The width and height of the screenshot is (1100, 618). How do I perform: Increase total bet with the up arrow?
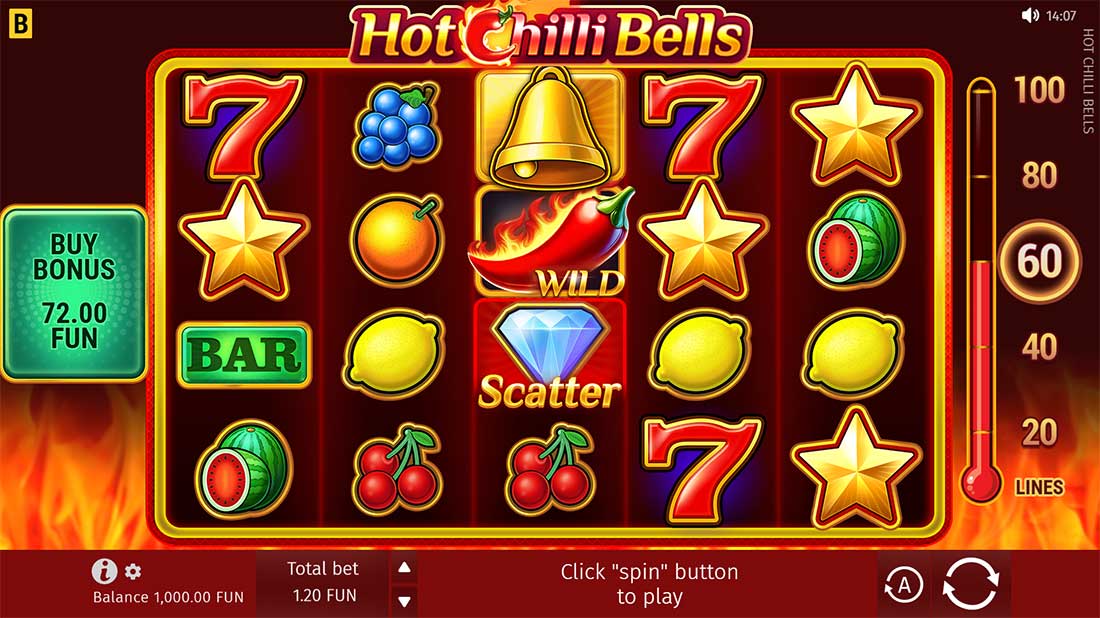(x=404, y=568)
